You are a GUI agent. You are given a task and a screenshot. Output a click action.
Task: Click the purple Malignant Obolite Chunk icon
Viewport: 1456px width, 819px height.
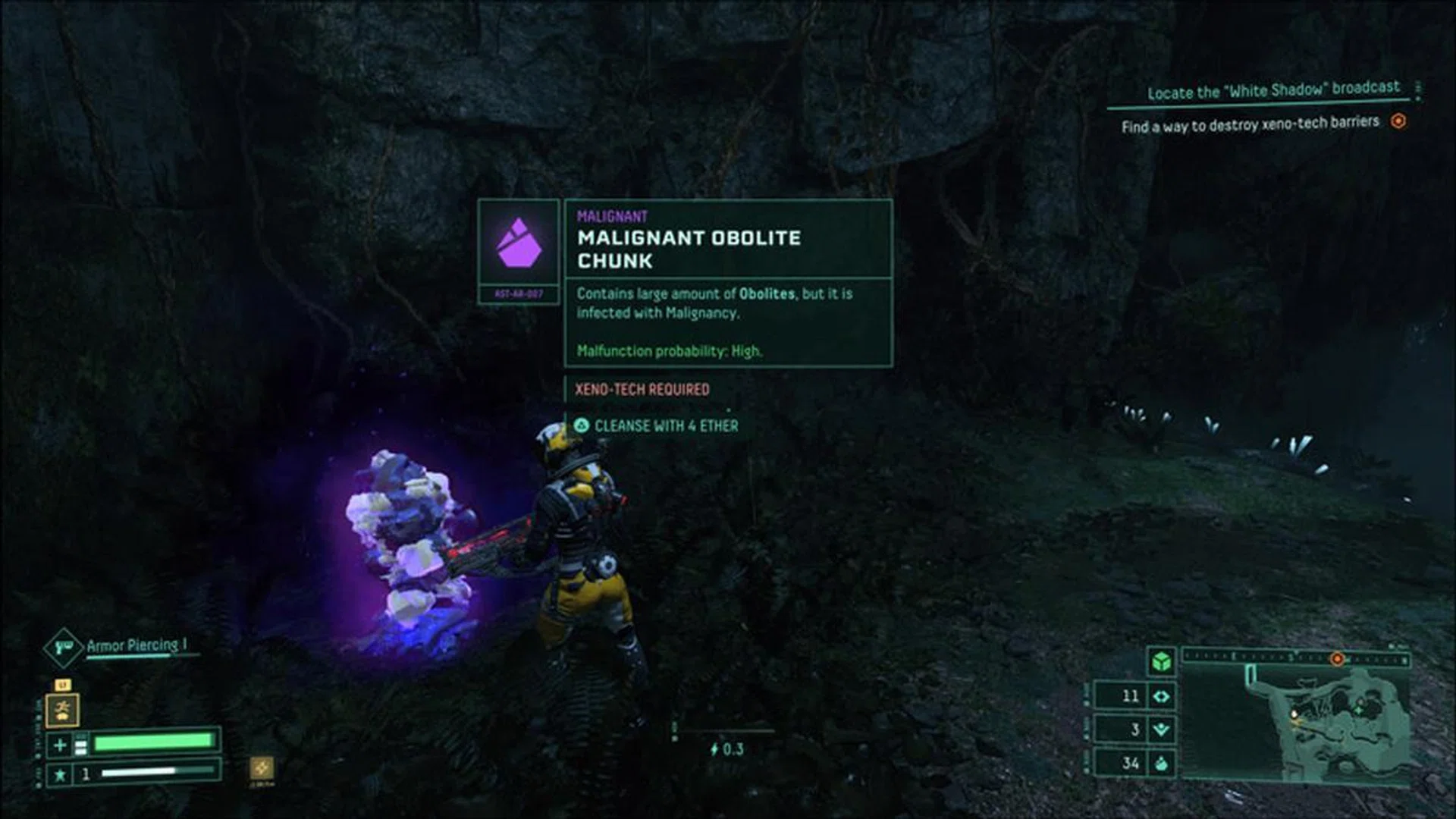[x=519, y=243]
